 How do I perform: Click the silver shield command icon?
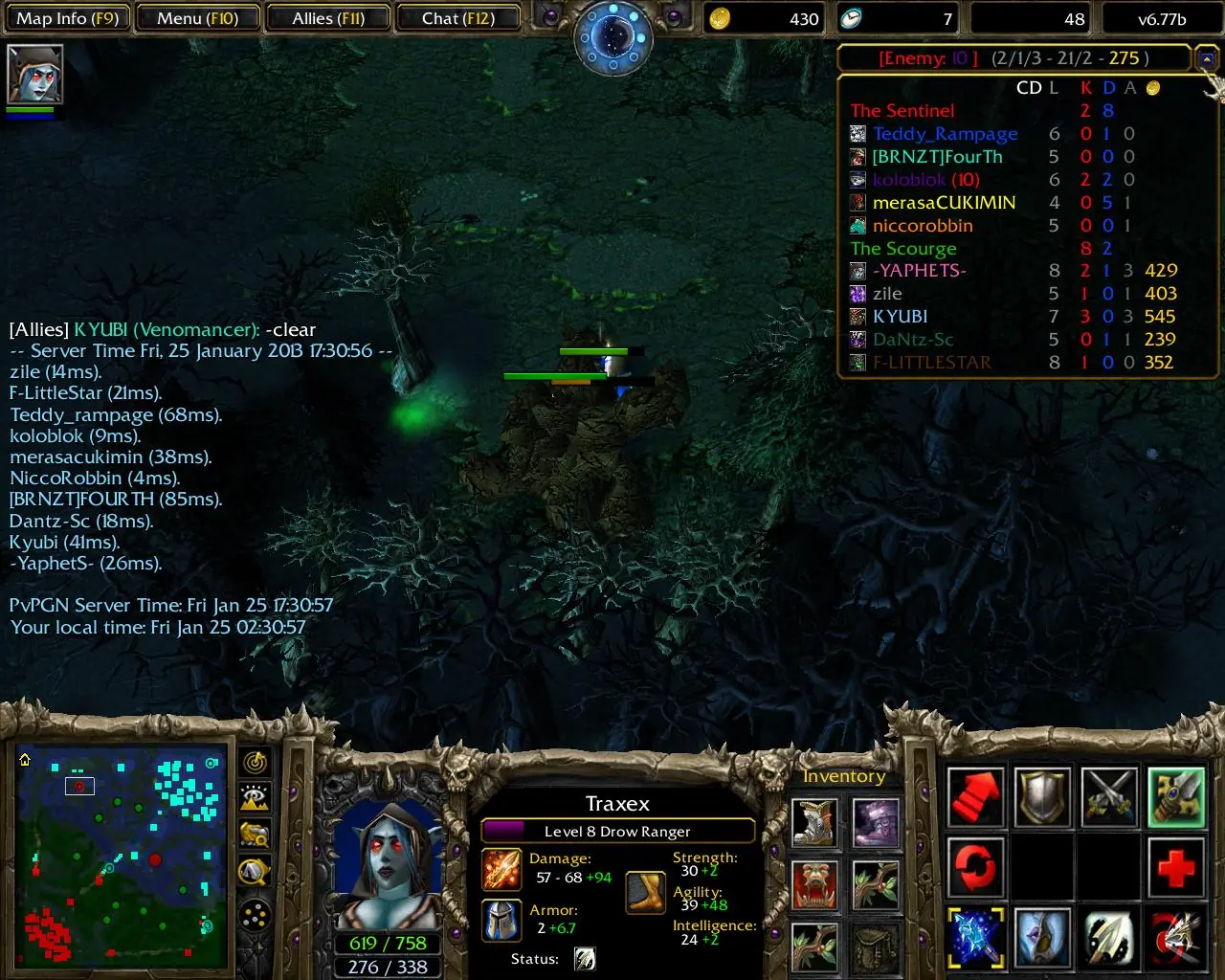pos(1042,797)
